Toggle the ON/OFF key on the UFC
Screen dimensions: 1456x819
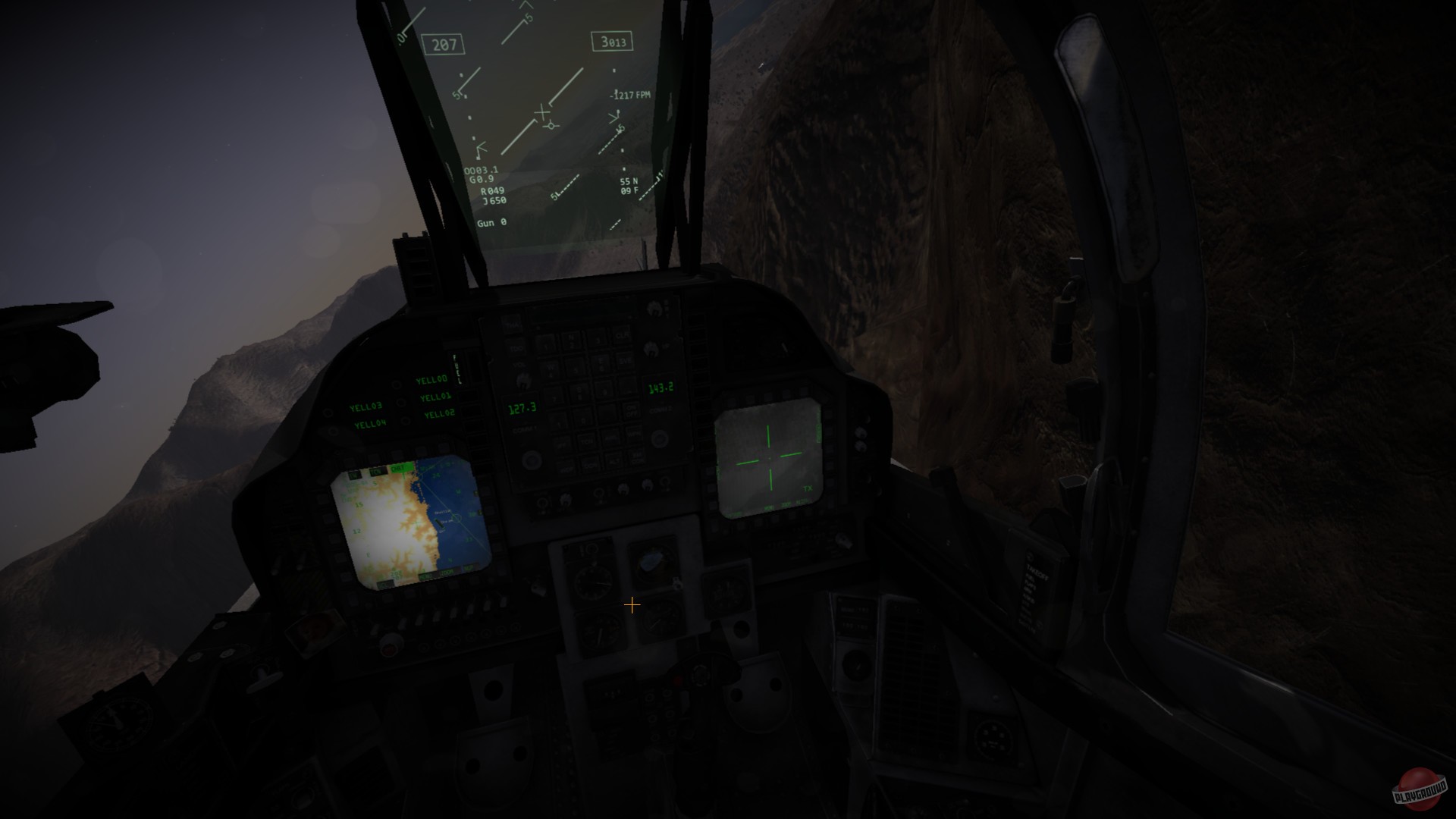[630, 411]
